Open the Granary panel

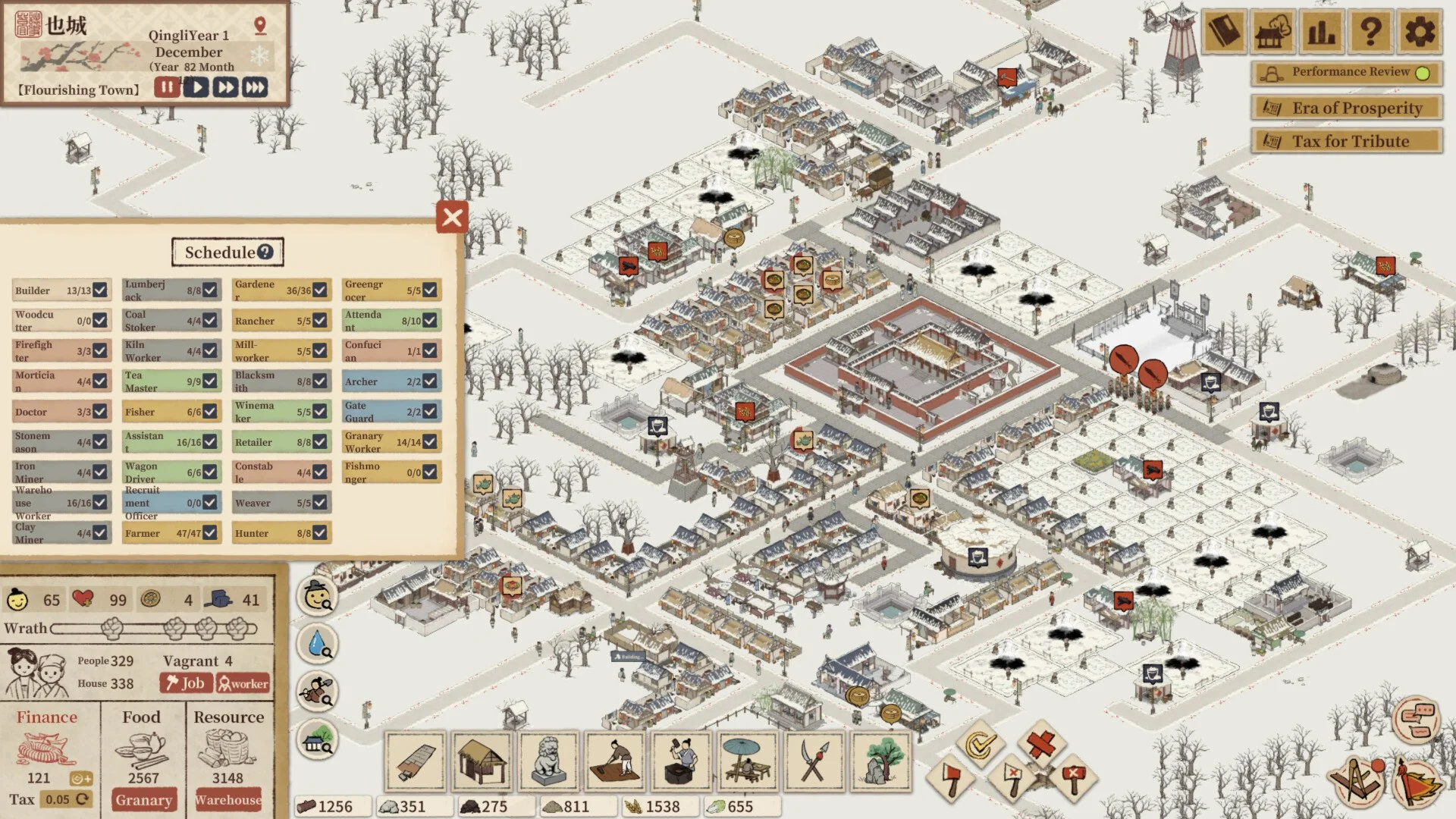(x=143, y=800)
